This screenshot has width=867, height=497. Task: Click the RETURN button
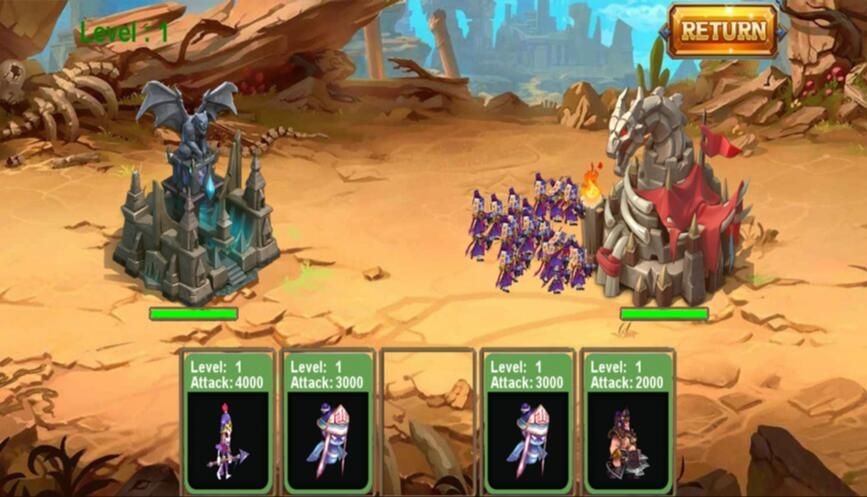click(x=723, y=30)
